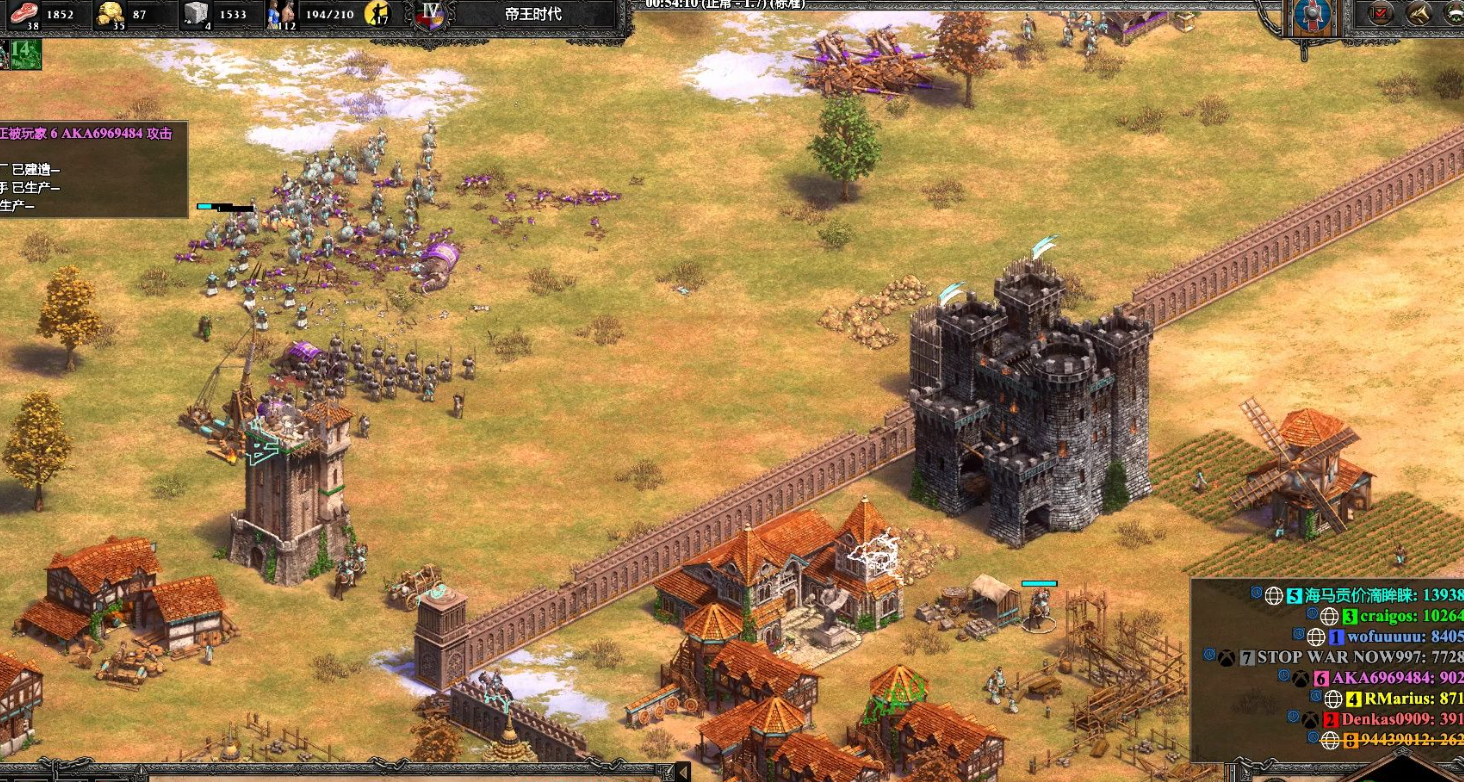Image resolution: width=1464 pixels, height=782 pixels.
Task: Open the objectives checklist button
Action: pos(1381,13)
